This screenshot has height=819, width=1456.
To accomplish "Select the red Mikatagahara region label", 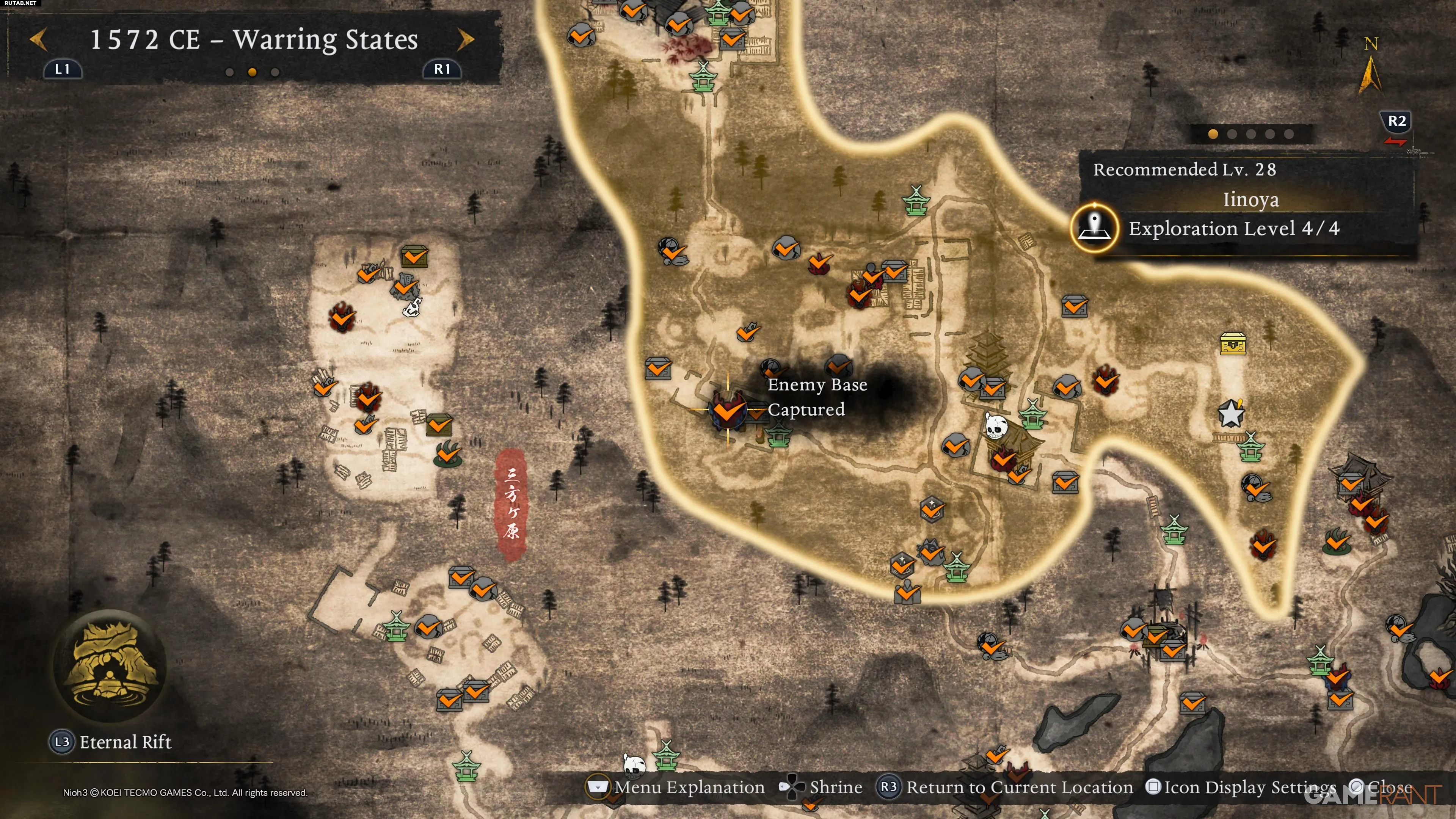I will [x=511, y=504].
